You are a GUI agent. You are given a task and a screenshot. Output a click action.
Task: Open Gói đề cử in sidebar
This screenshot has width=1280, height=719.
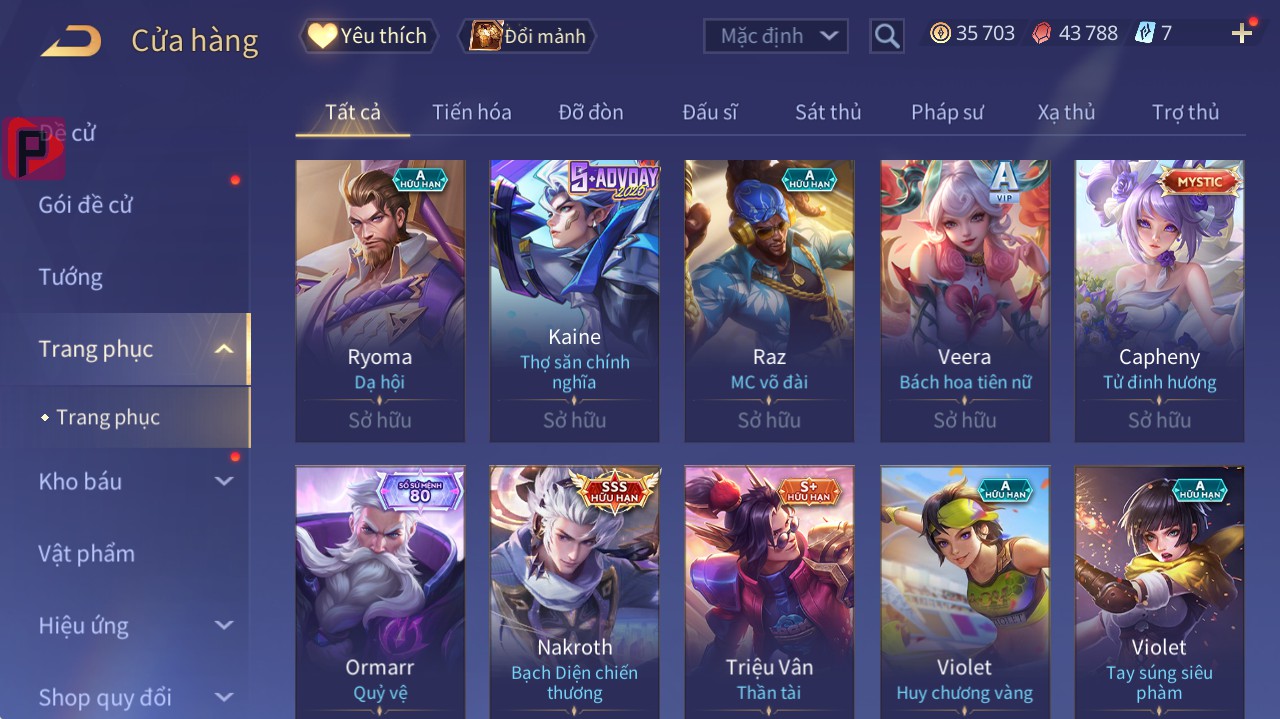(x=86, y=205)
